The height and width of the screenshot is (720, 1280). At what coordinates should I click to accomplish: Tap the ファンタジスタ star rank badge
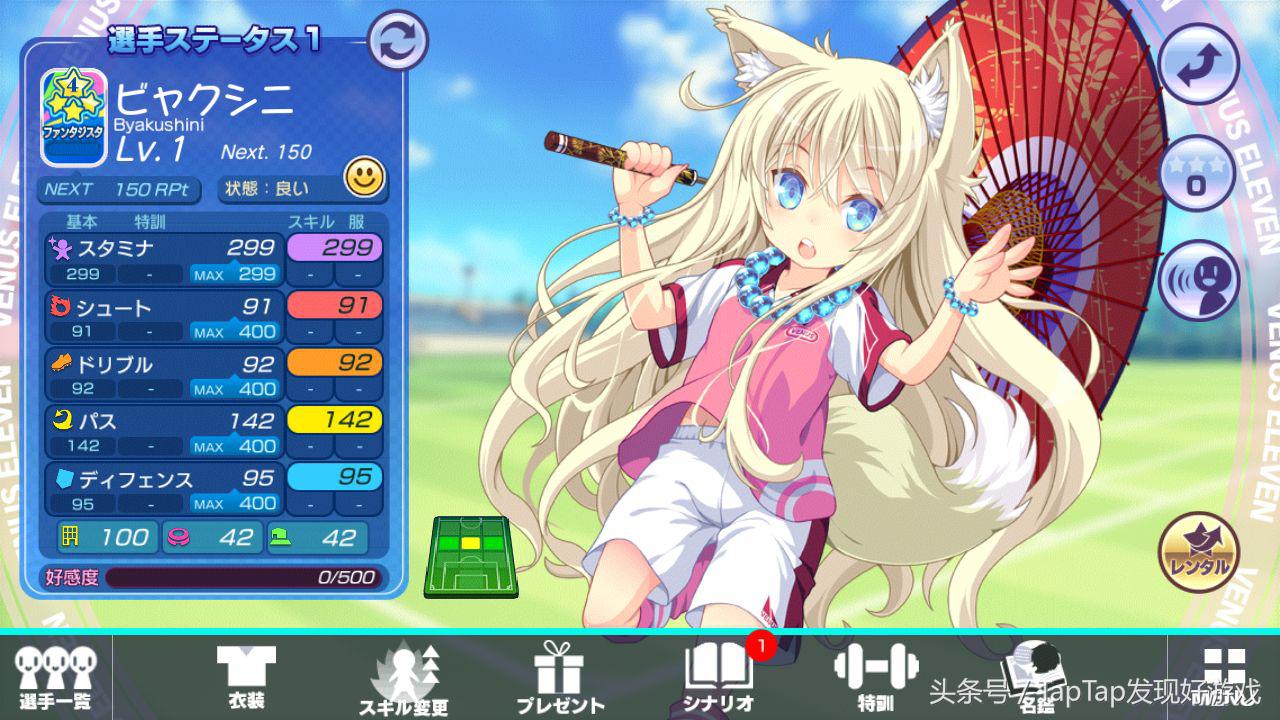pos(74,117)
